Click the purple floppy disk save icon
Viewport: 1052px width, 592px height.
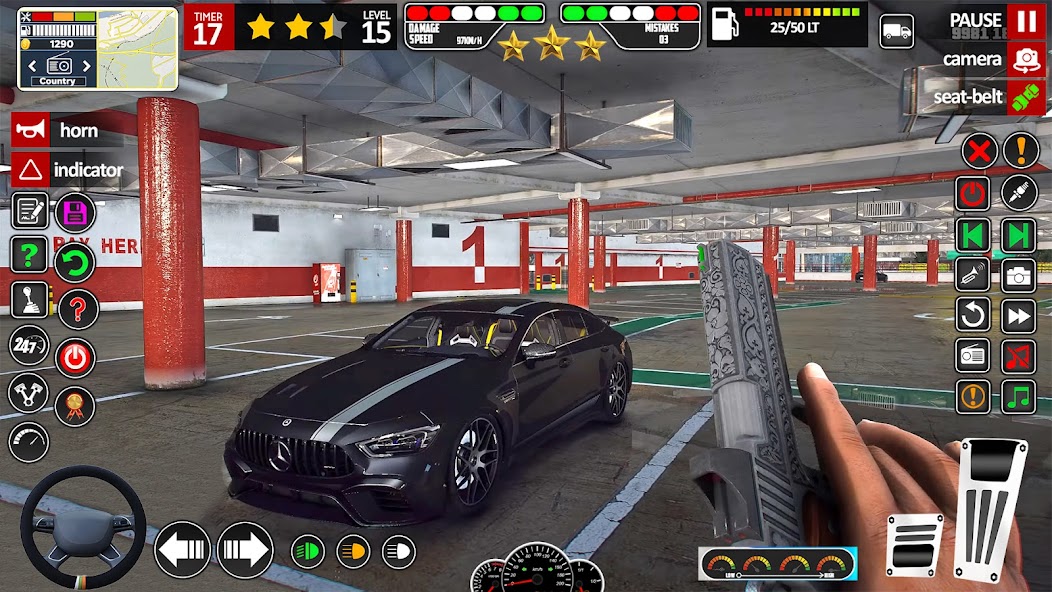pos(75,212)
